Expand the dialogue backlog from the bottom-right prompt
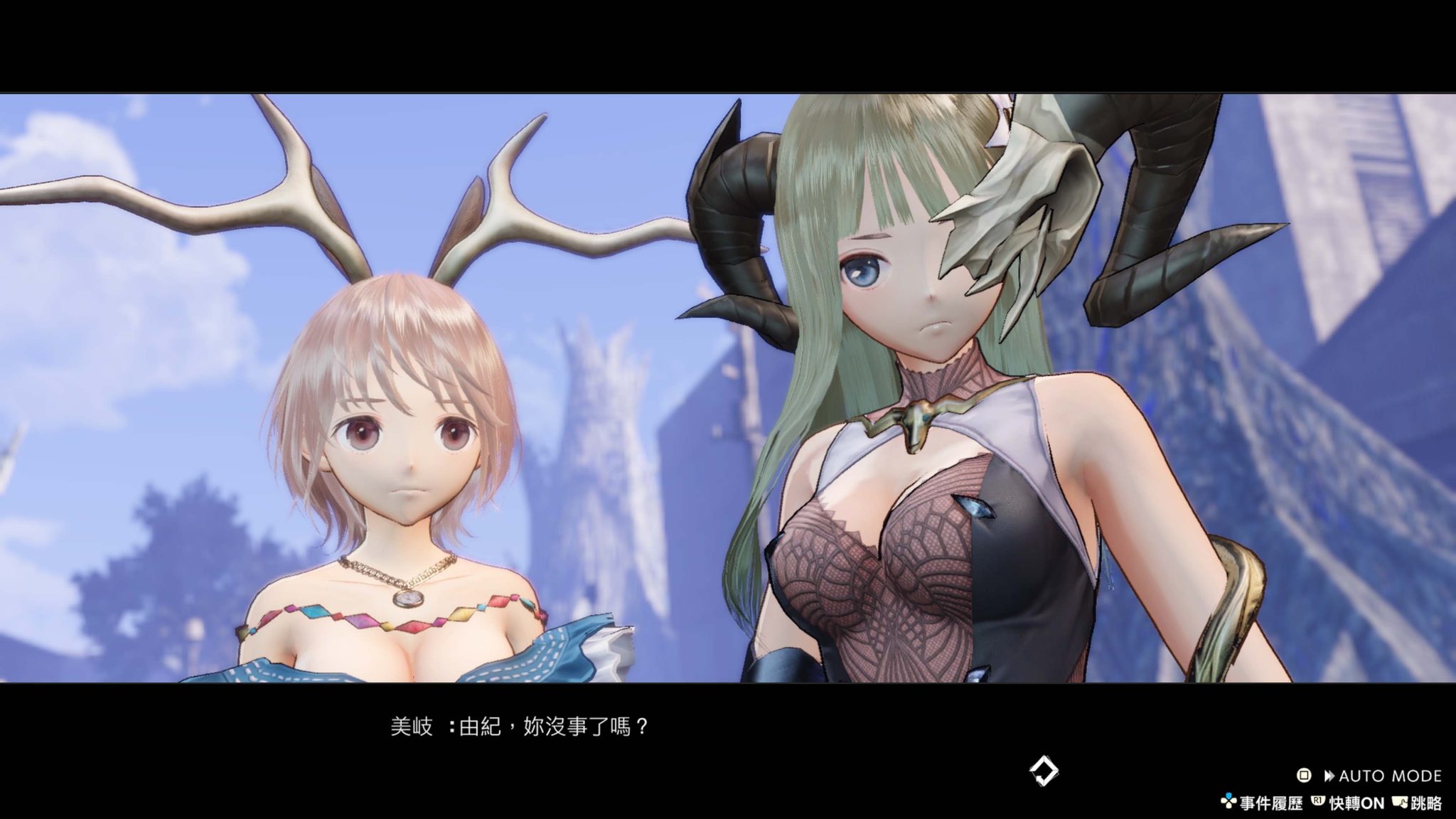Image resolution: width=1456 pixels, height=819 pixels. 1271,802
